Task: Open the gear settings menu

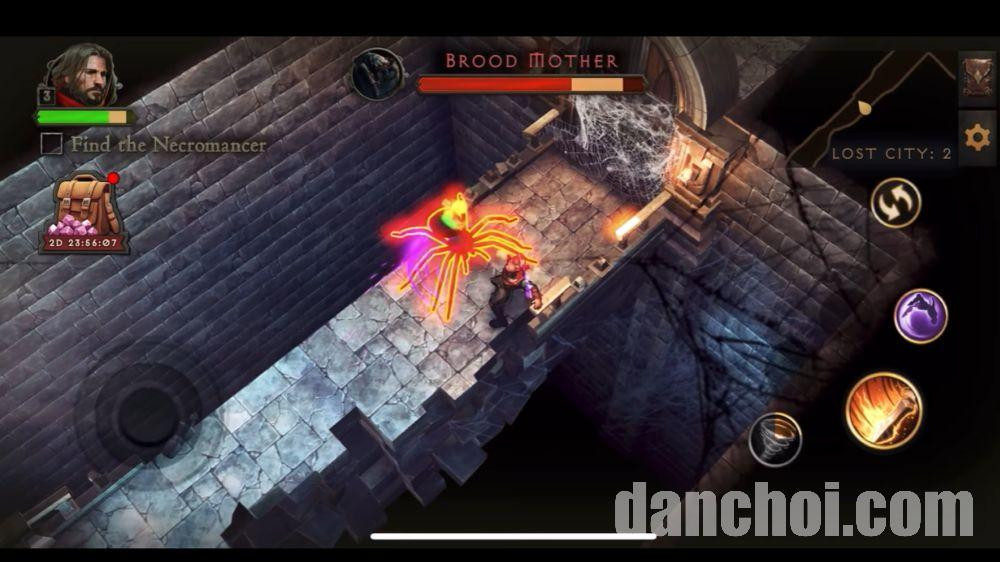Action: 976,137
